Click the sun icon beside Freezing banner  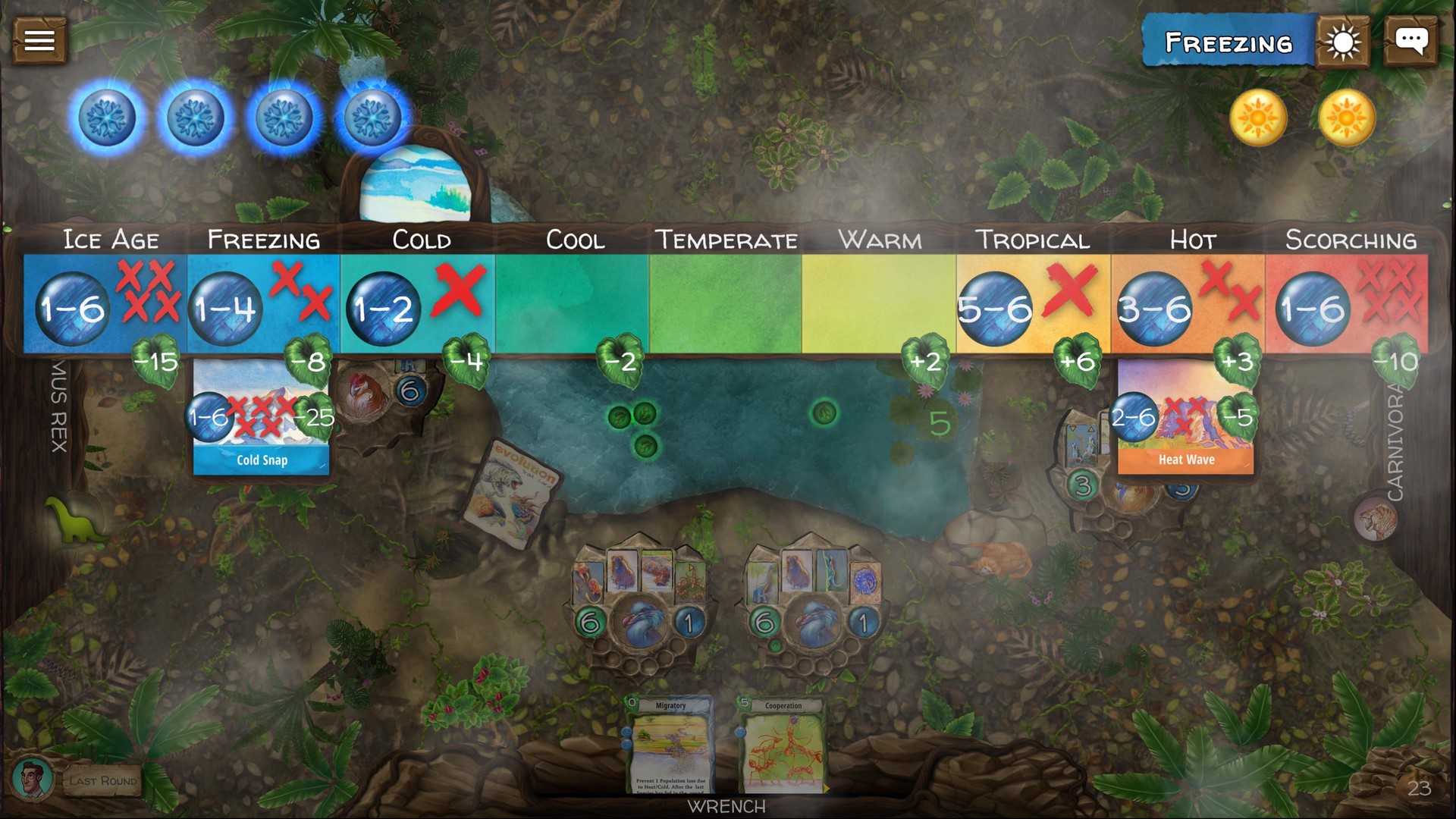(x=1342, y=42)
